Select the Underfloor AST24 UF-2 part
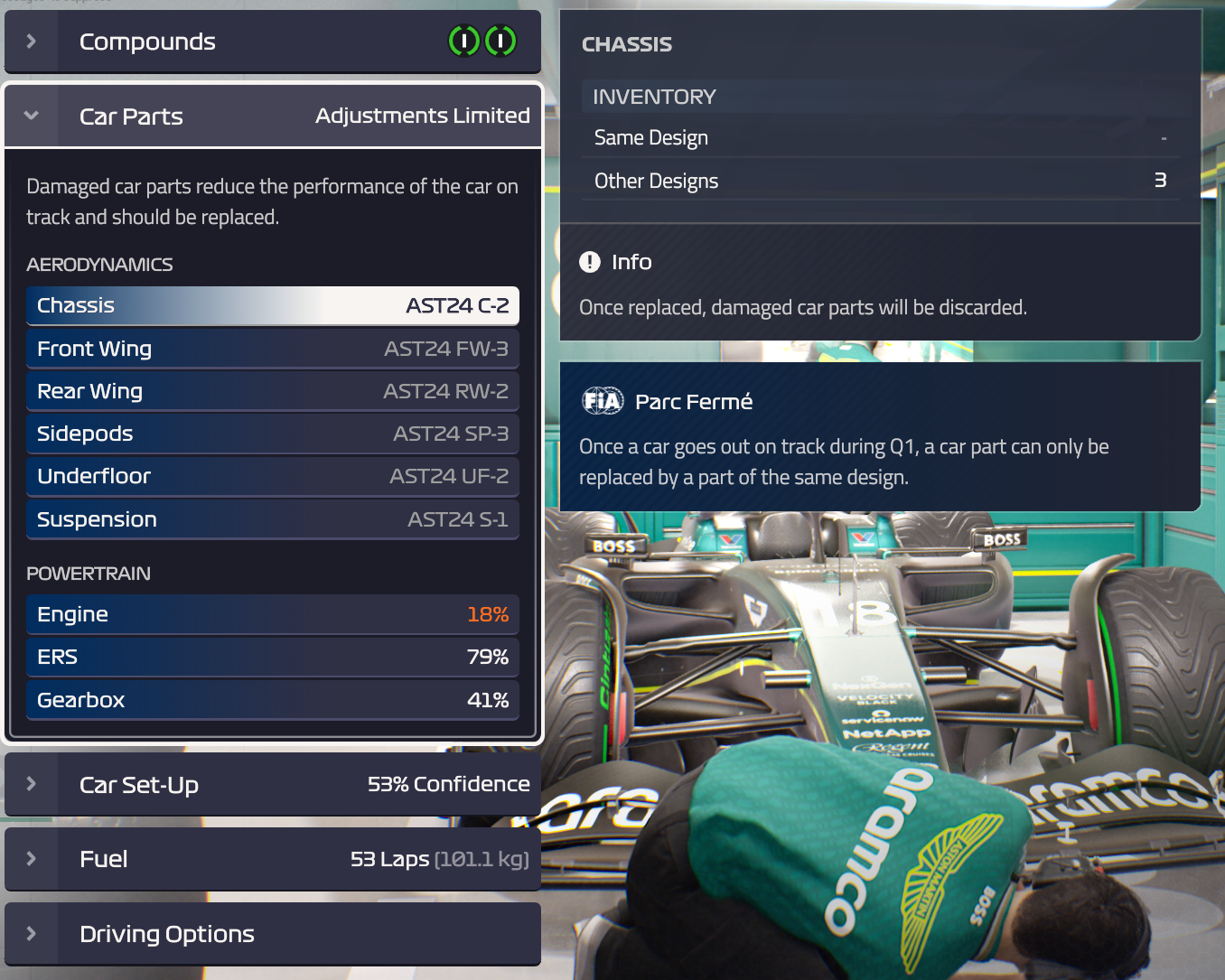Viewport: 1225px width, 980px height. (272, 476)
